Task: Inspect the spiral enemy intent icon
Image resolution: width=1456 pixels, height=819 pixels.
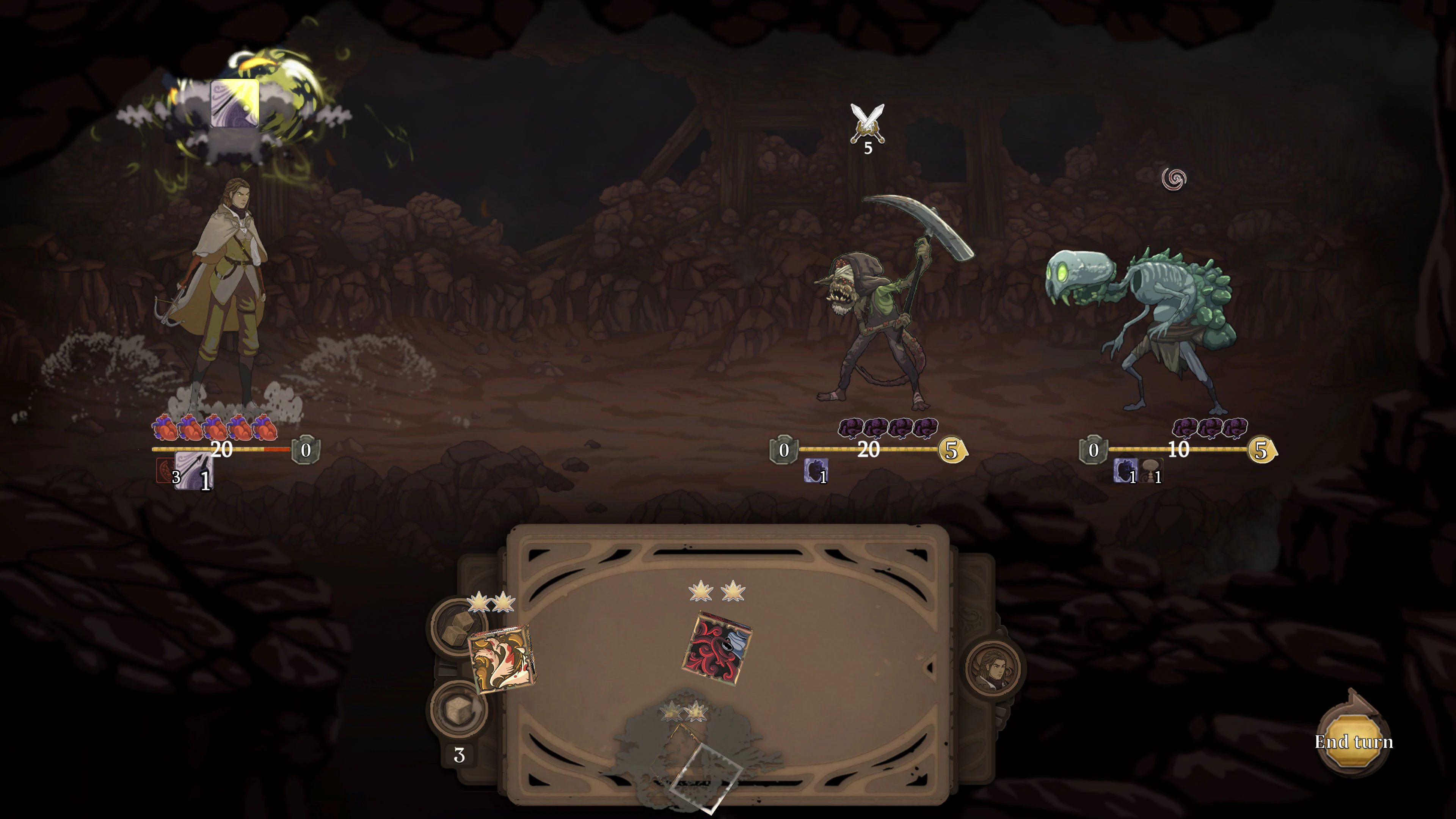Action: pos(1174,179)
